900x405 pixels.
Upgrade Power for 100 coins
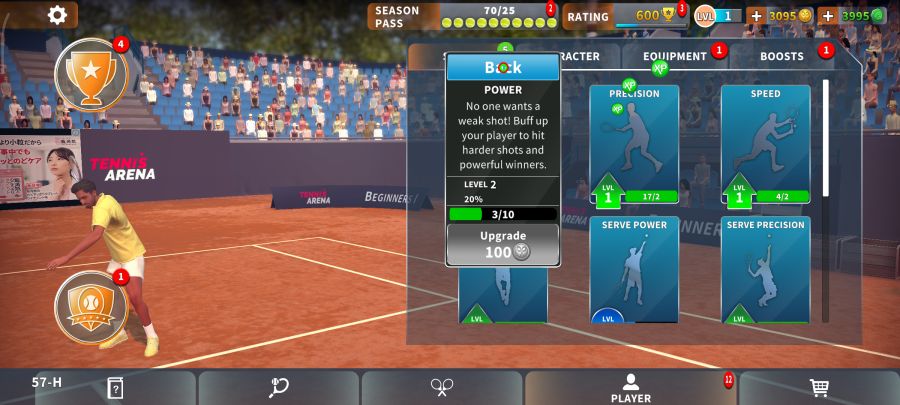503,244
